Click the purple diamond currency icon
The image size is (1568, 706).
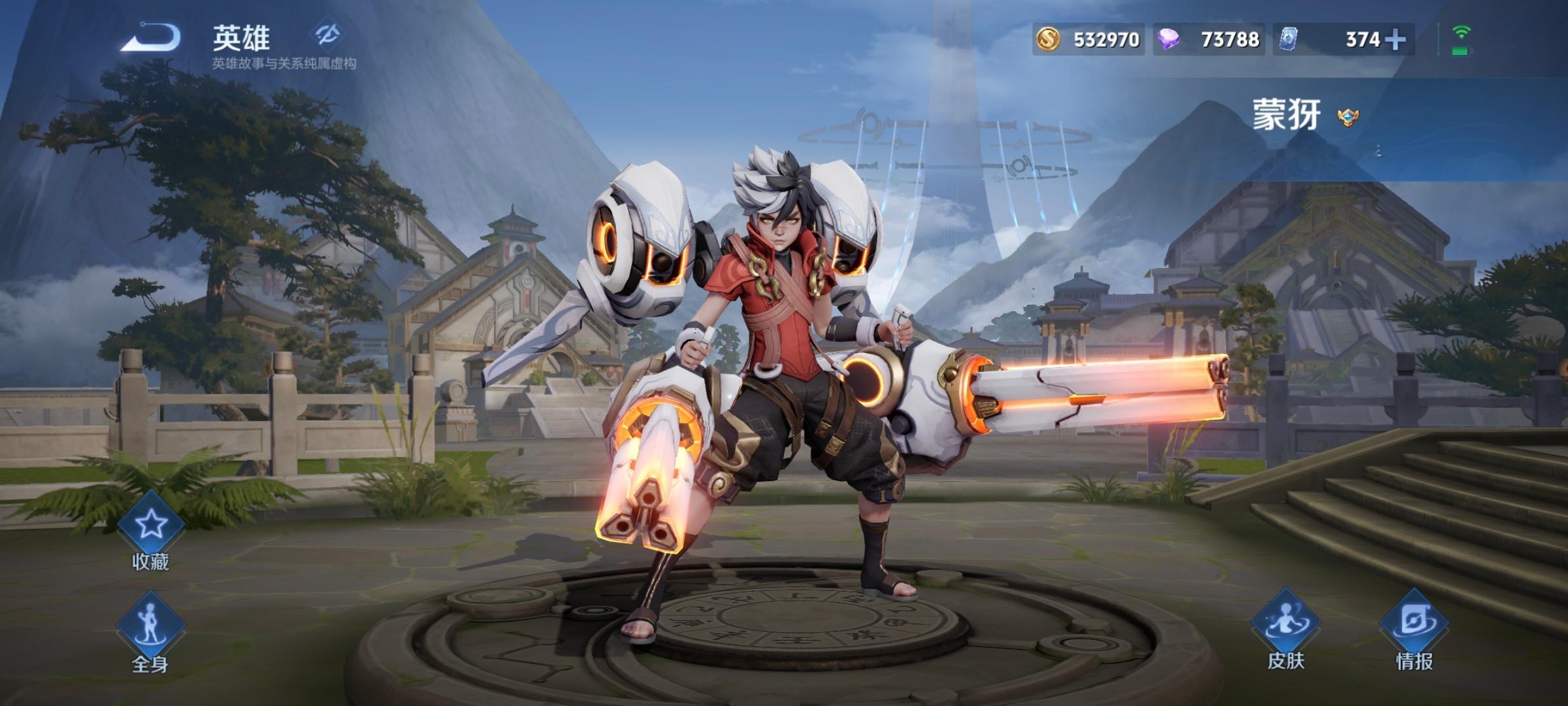pyautogui.click(x=1169, y=40)
